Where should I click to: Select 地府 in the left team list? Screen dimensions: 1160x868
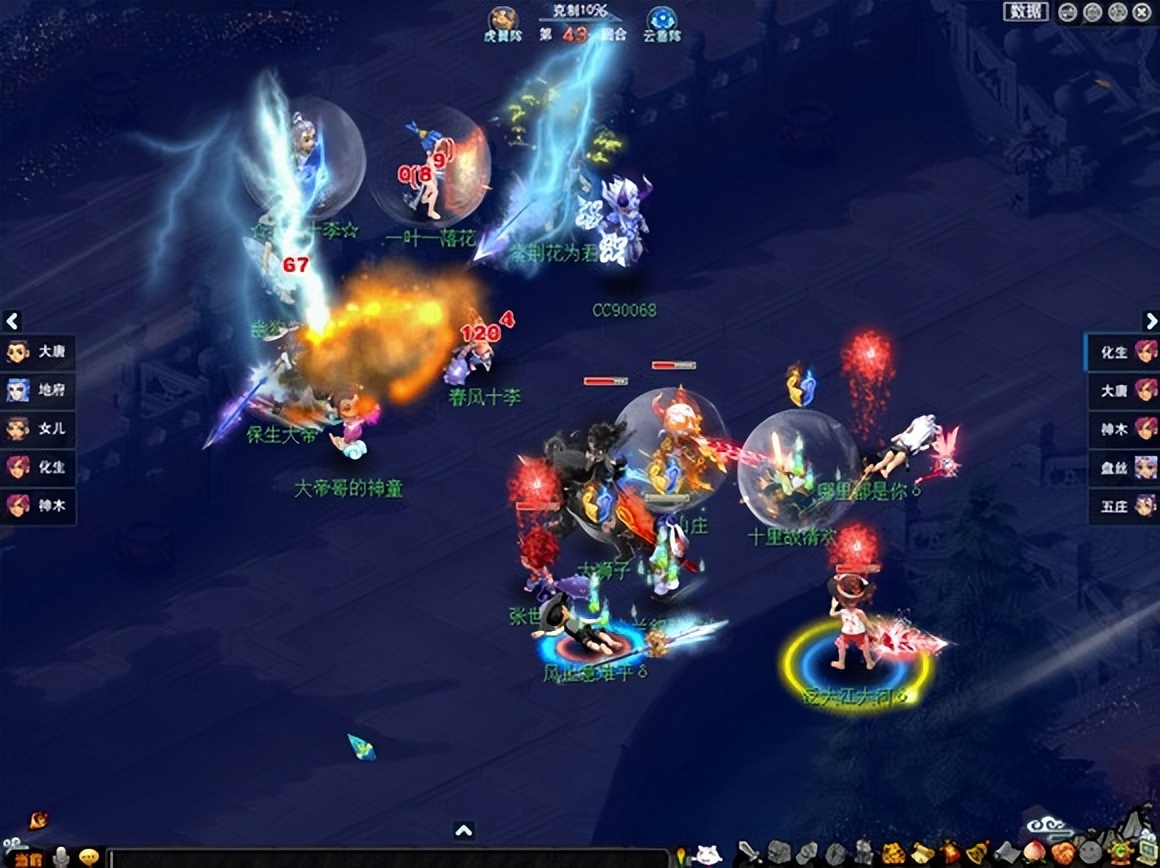[x=38, y=389]
